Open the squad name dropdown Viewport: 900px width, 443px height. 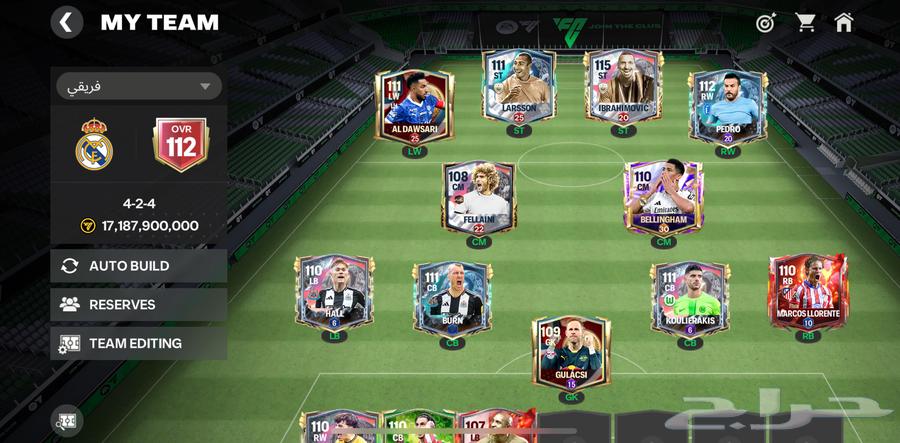click(138, 86)
